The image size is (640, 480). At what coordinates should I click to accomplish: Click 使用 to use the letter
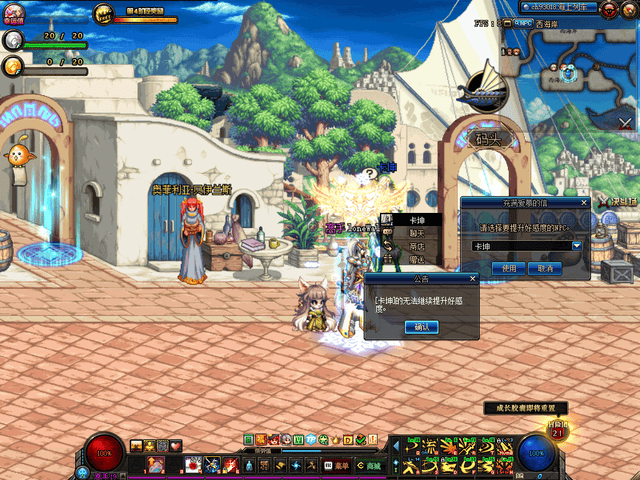pyautogui.click(x=509, y=268)
